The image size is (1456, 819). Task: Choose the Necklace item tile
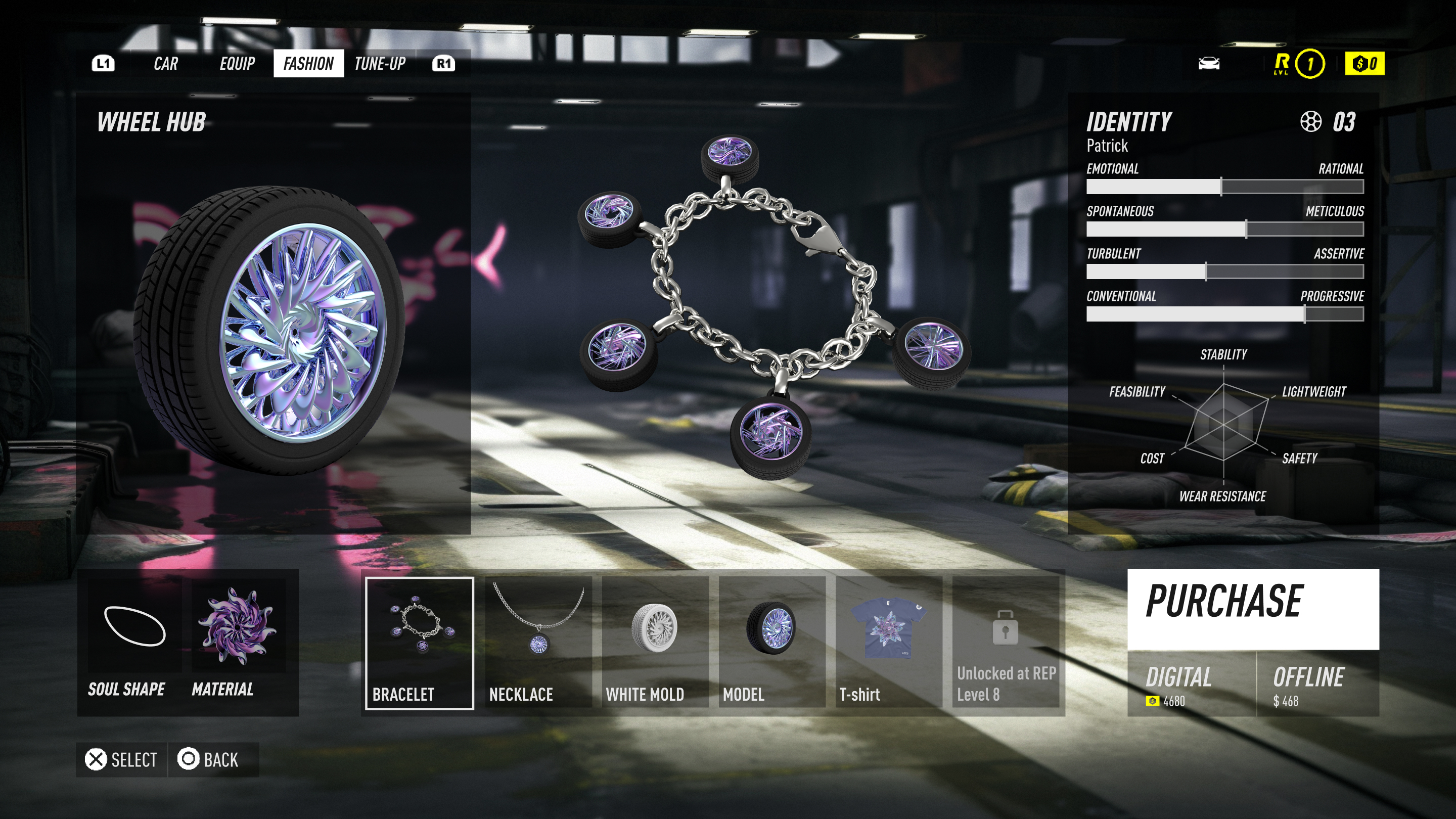pos(538,643)
